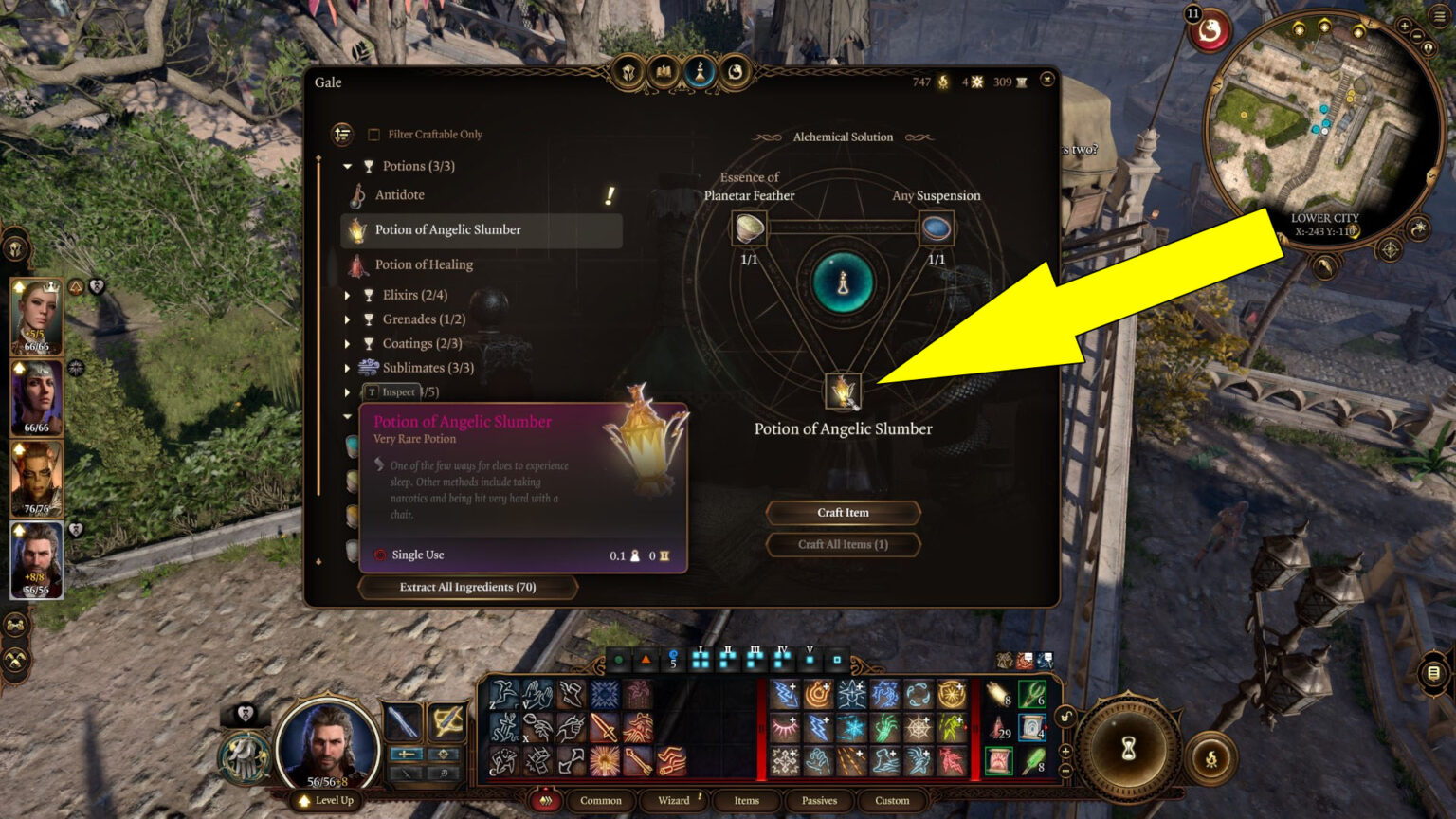This screenshot has height=819, width=1456.
Task: Switch to the Wizard hotbar tab
Action: (x=673, y=801)
